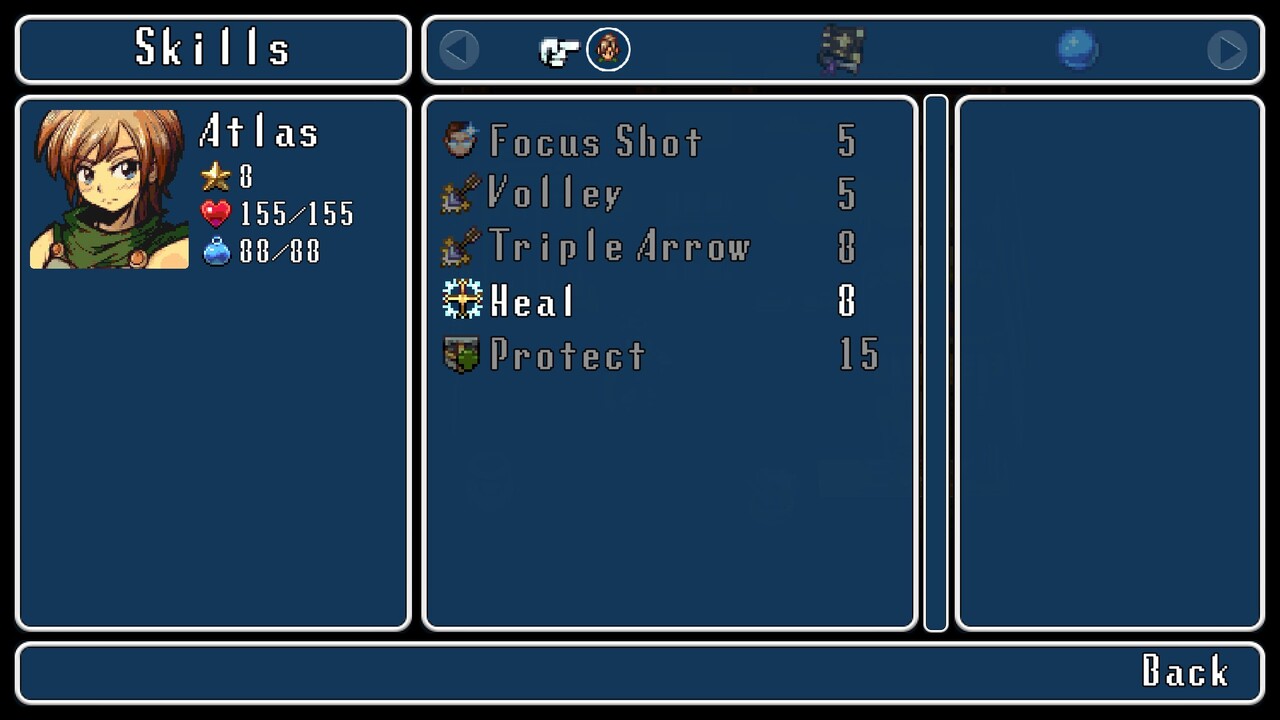The width and height of the screenshot is (1280, 720).
Task: Select the Triple Arrow skill
Action: point(618,247)
